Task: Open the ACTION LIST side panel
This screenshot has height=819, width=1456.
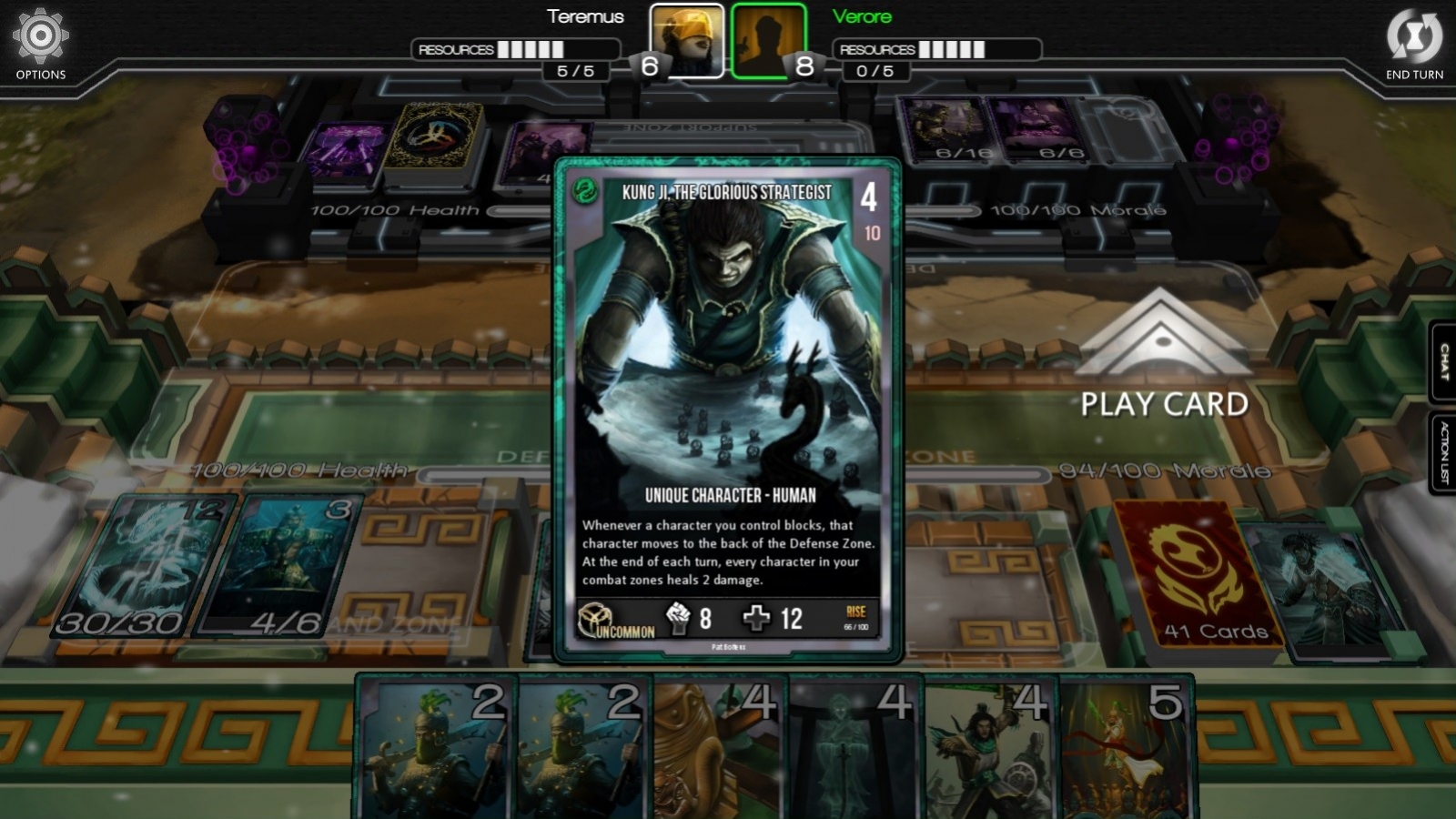Action: 1442,446
